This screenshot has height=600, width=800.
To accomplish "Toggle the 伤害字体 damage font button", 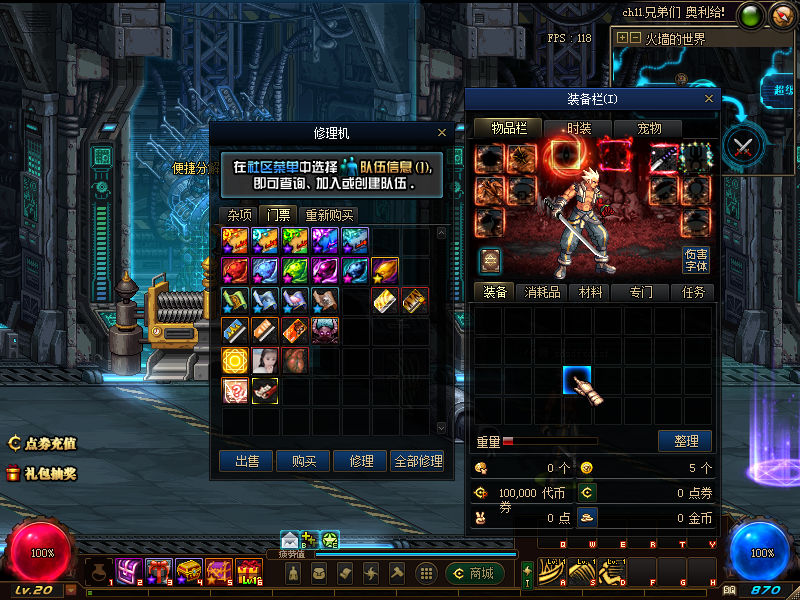I will (x=696, y=260).
